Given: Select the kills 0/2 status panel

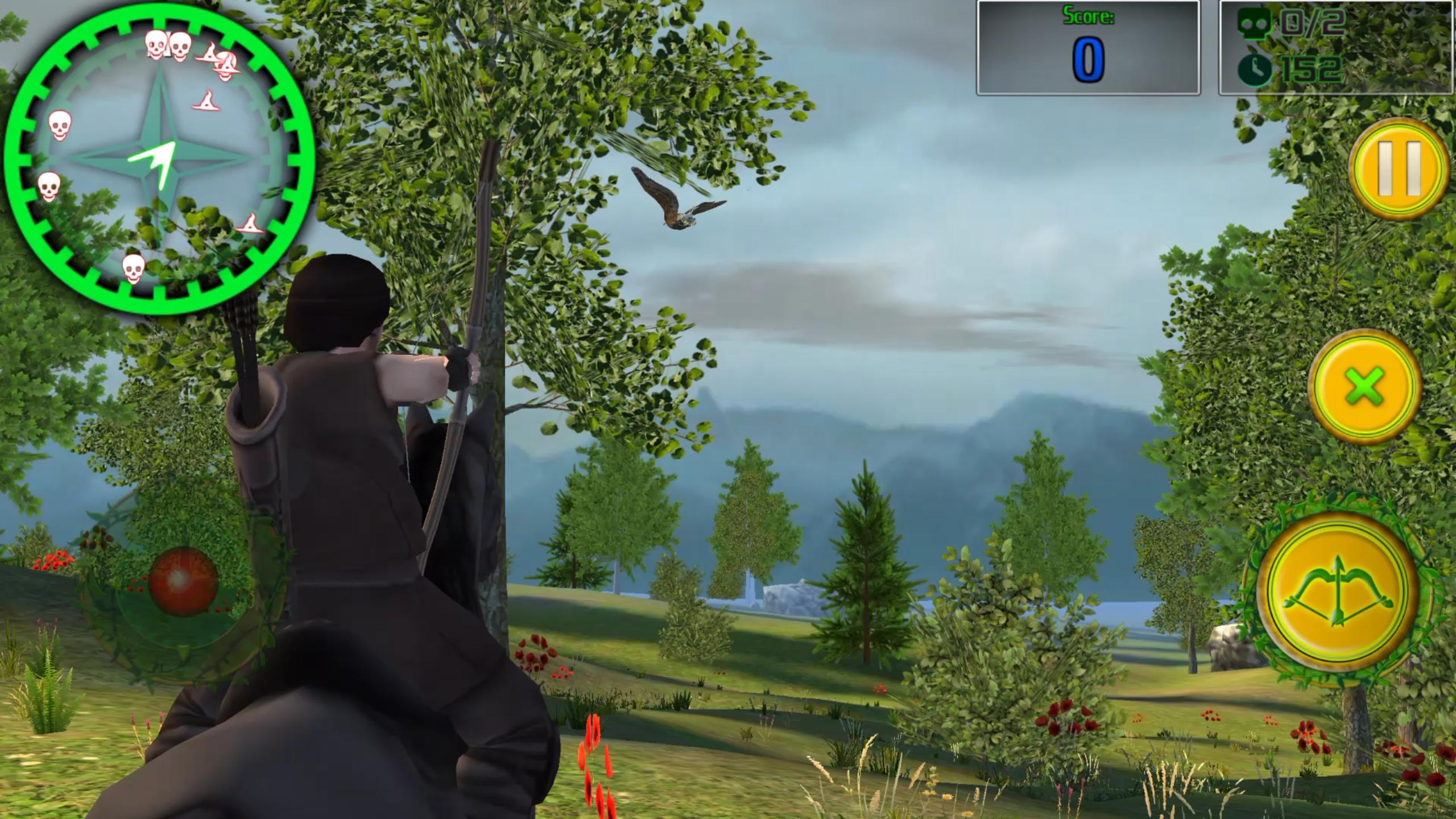Looking at the screenshot, I should click(x=1337, y=48).
